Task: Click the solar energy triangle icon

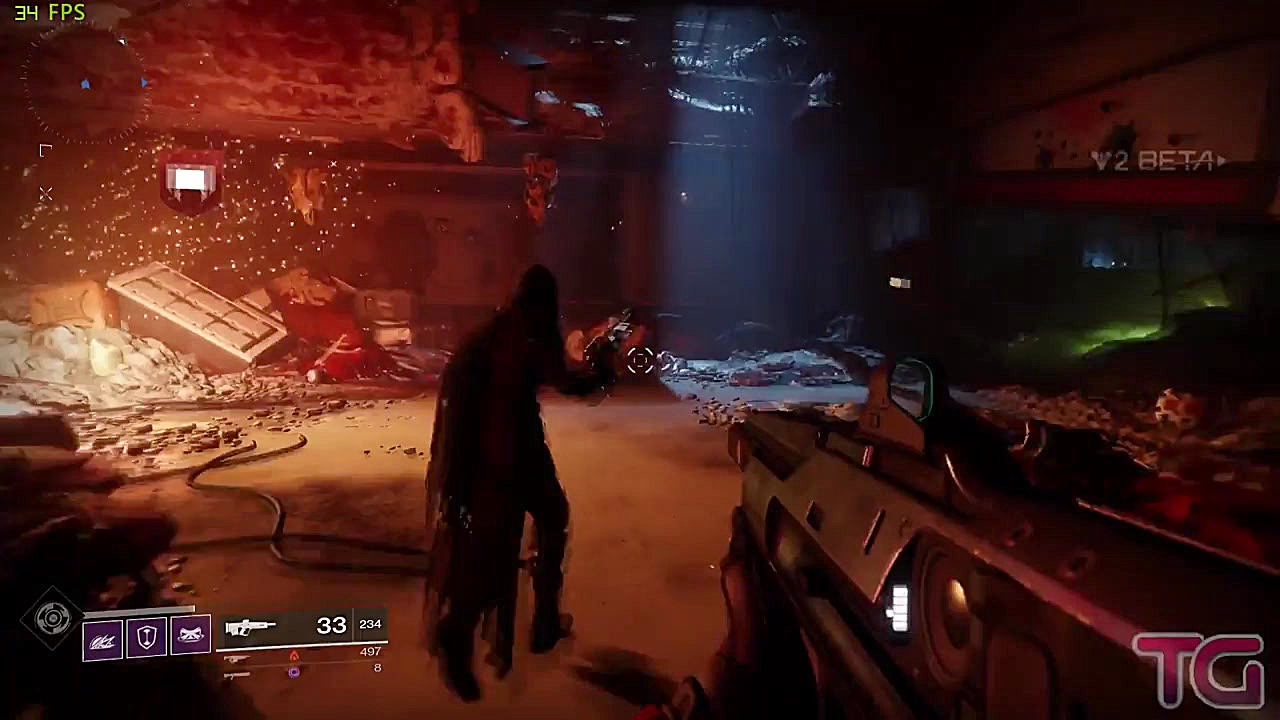Action: 294,657
